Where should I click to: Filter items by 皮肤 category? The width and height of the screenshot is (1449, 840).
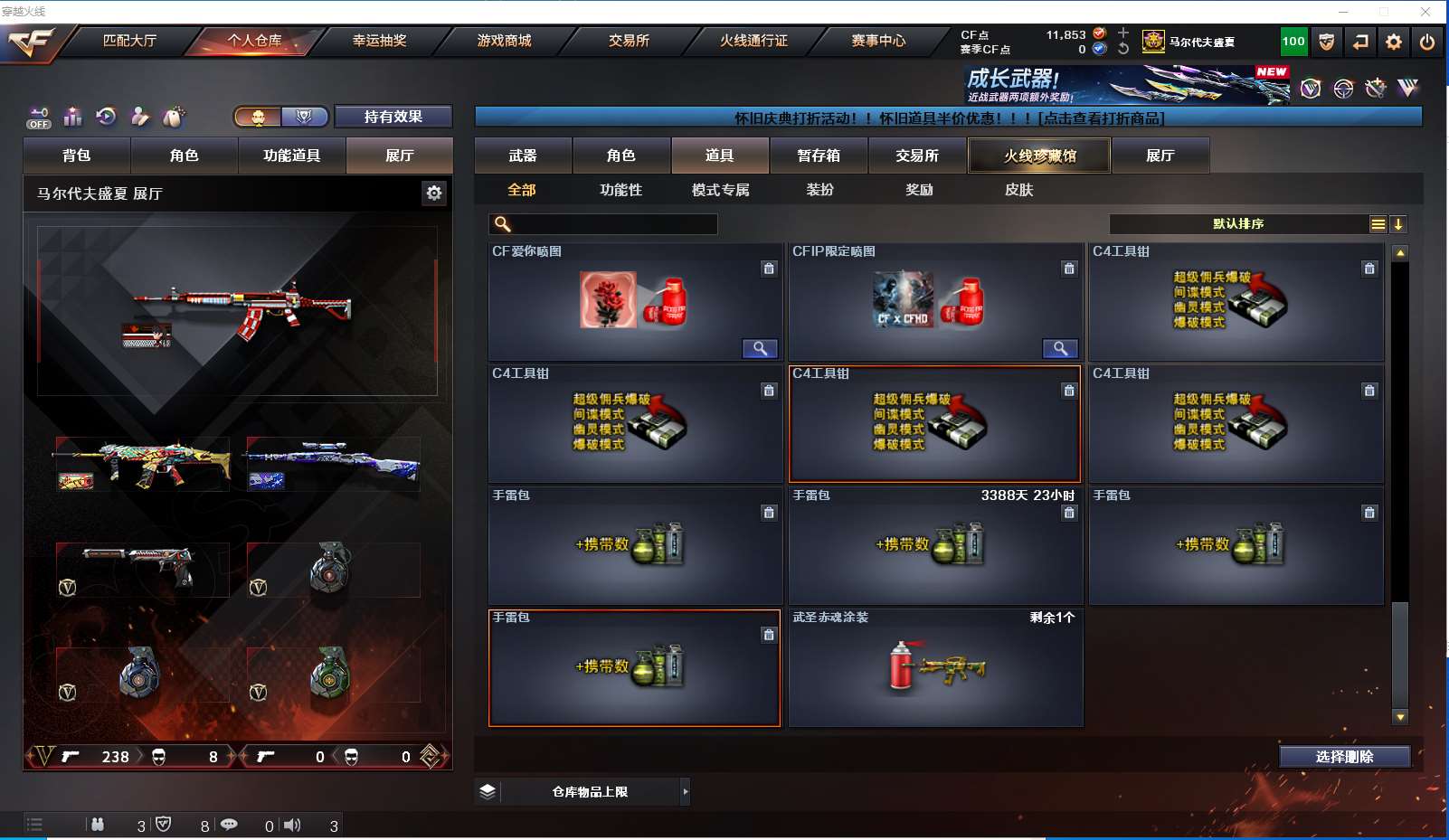point(1018,190)
